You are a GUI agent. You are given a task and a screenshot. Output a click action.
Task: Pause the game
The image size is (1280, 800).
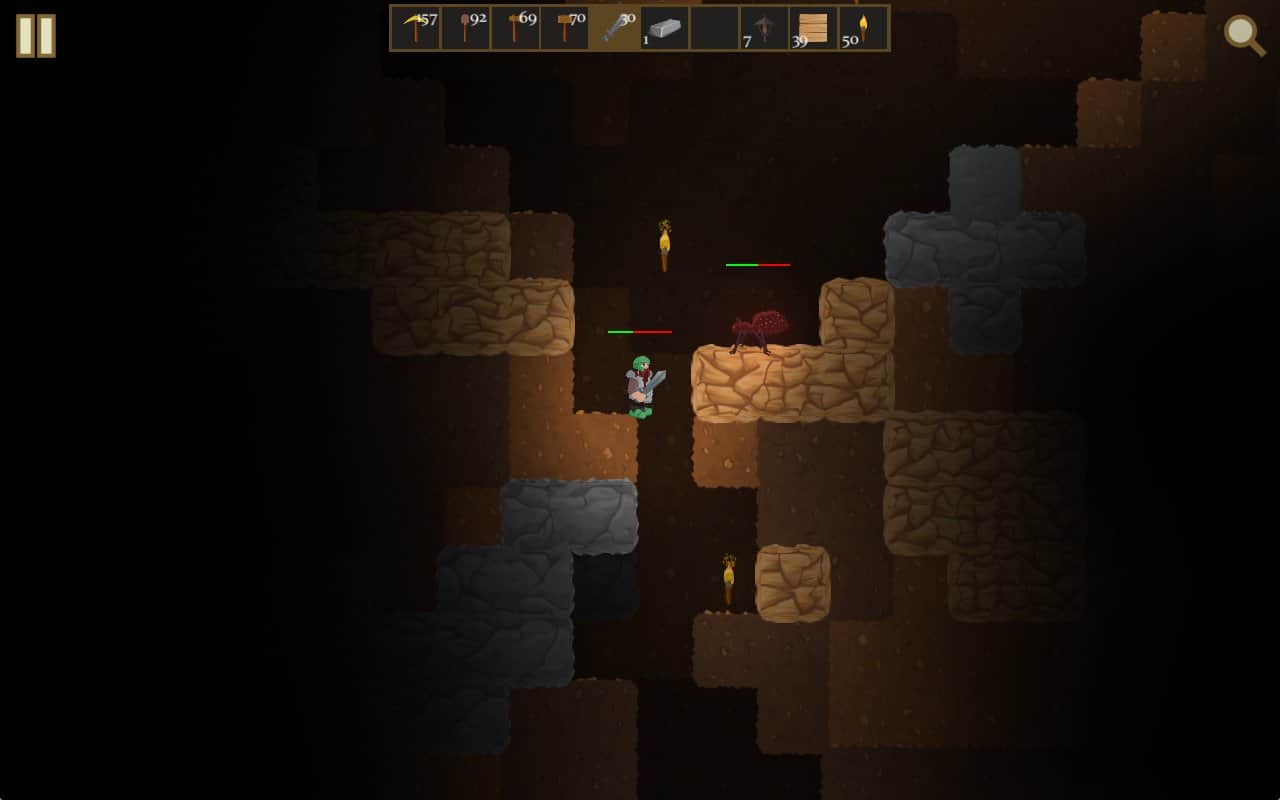[36, 36]
